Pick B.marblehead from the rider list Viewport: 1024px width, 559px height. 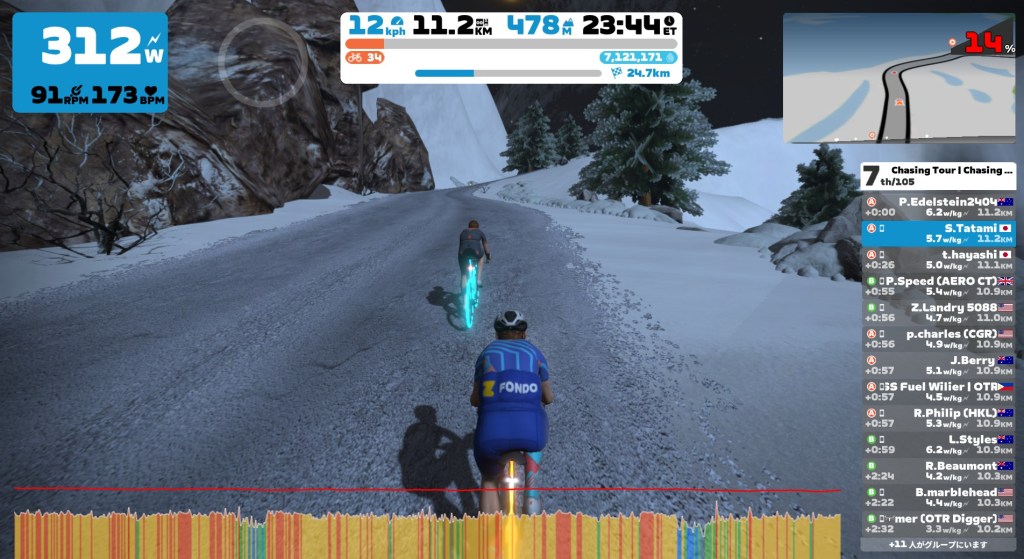(x=939, y=497)
